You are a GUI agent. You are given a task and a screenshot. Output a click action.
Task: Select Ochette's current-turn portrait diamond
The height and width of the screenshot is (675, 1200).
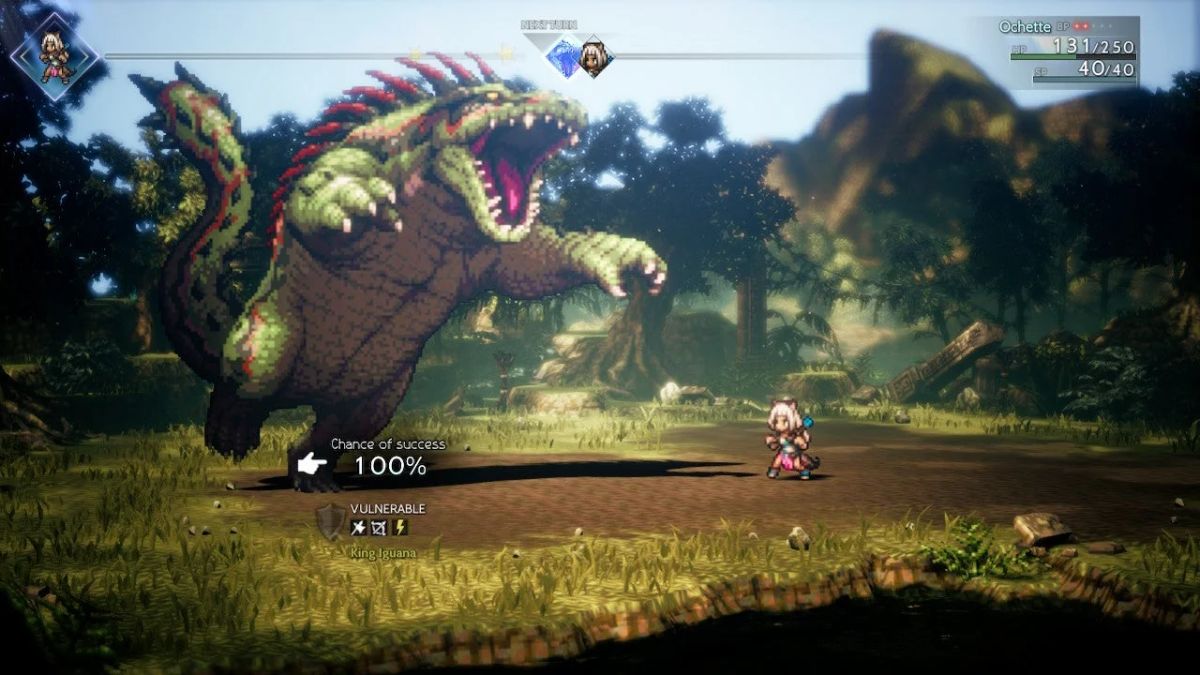pos(54,56)
